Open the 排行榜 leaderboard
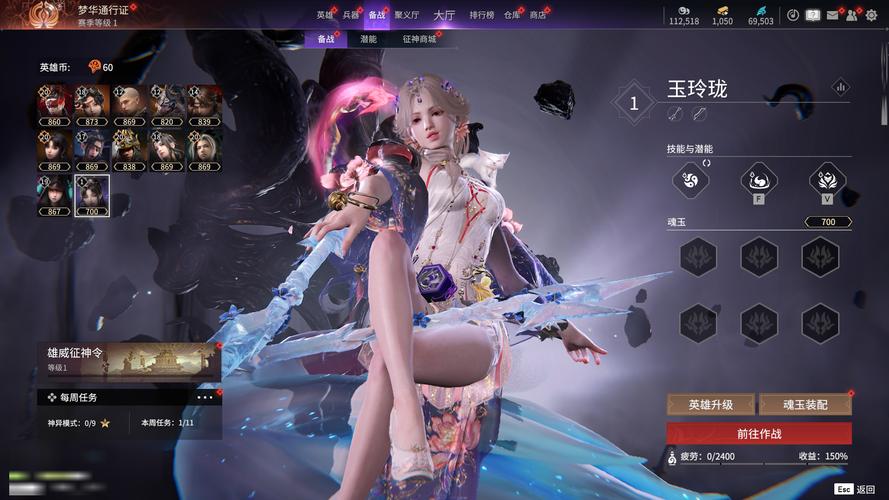 click(x=482, y=15)
